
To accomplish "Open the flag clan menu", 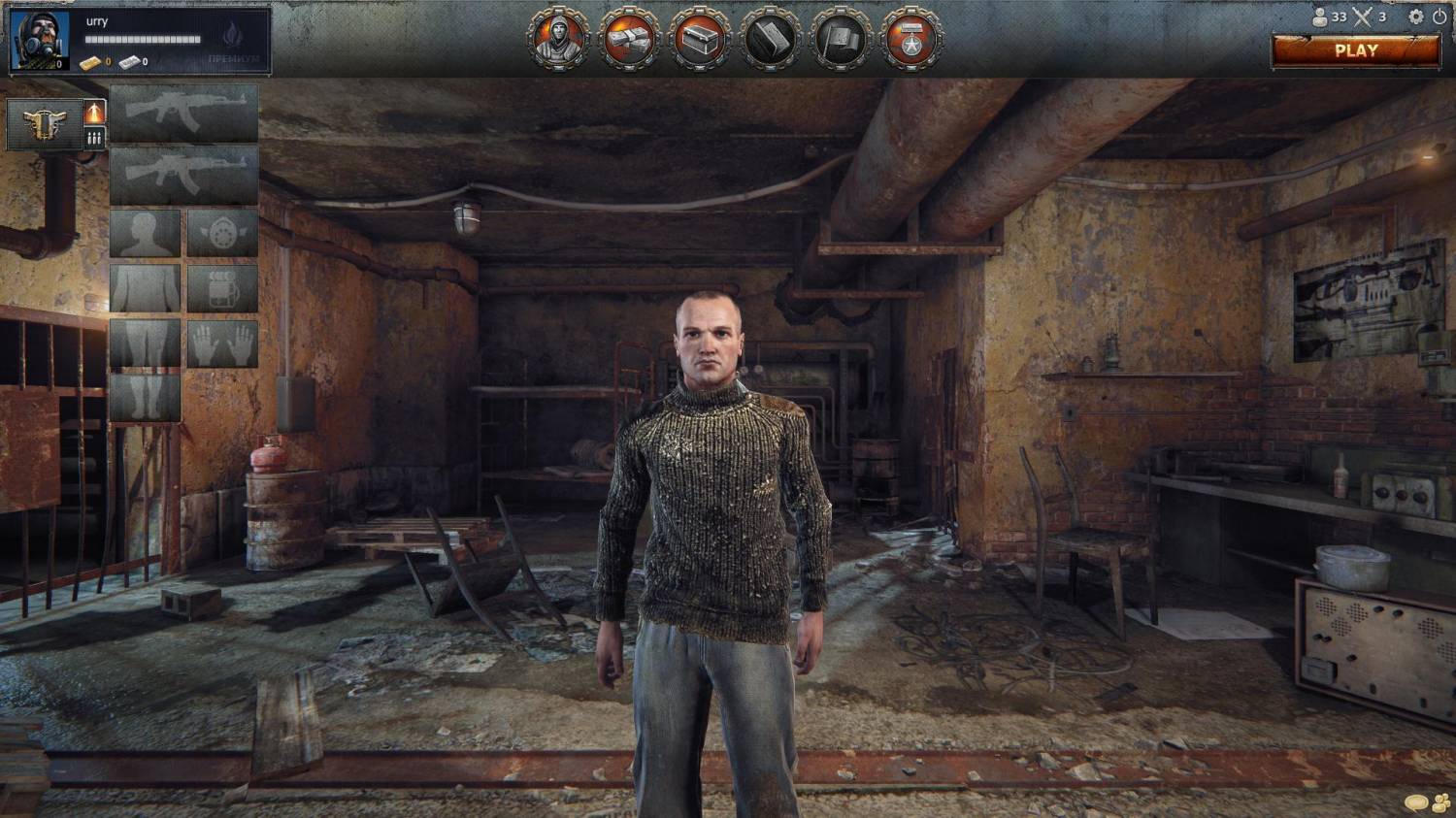I will click(x=841, y=39).
